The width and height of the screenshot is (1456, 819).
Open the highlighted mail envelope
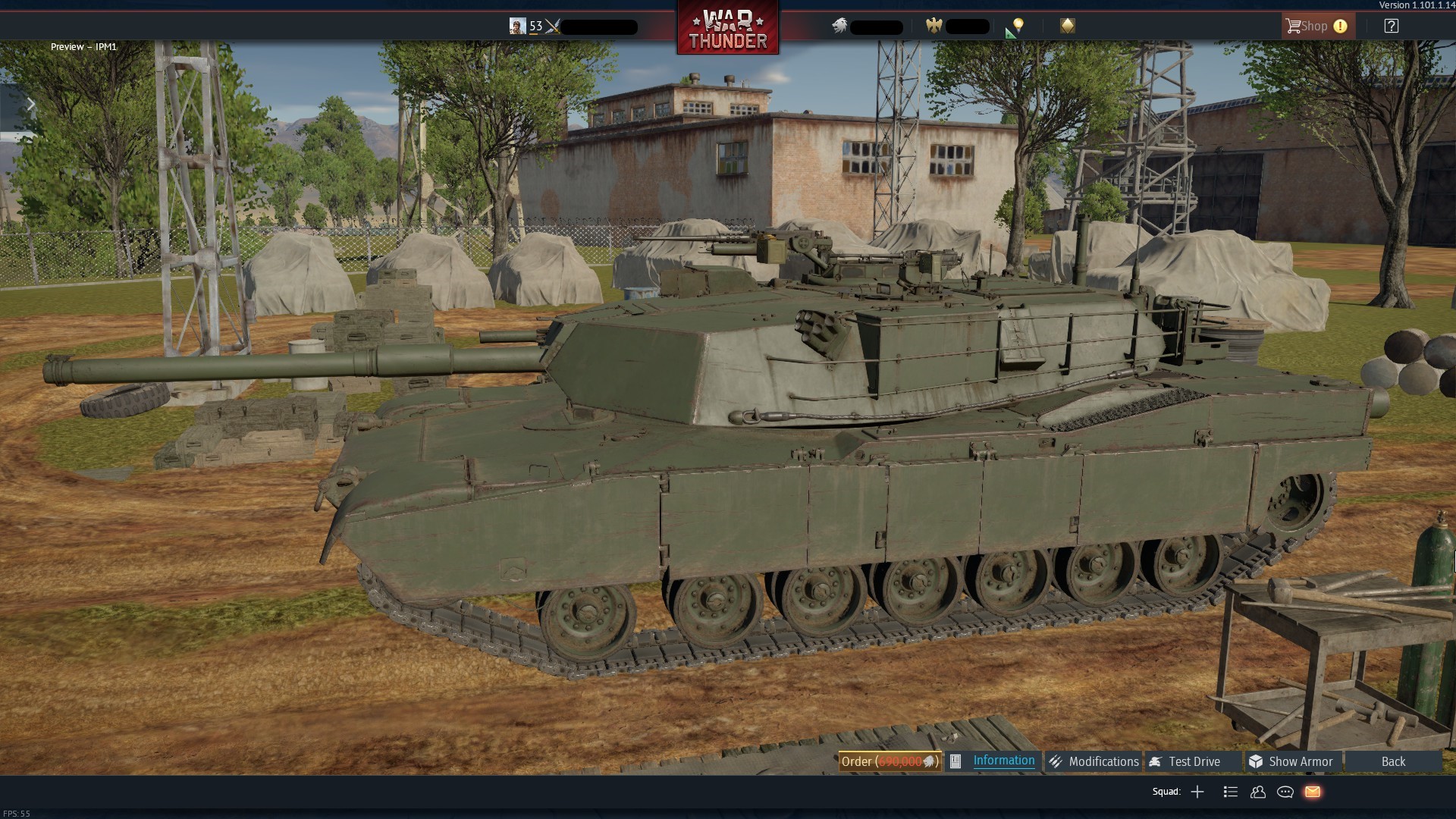point(1313,792)
